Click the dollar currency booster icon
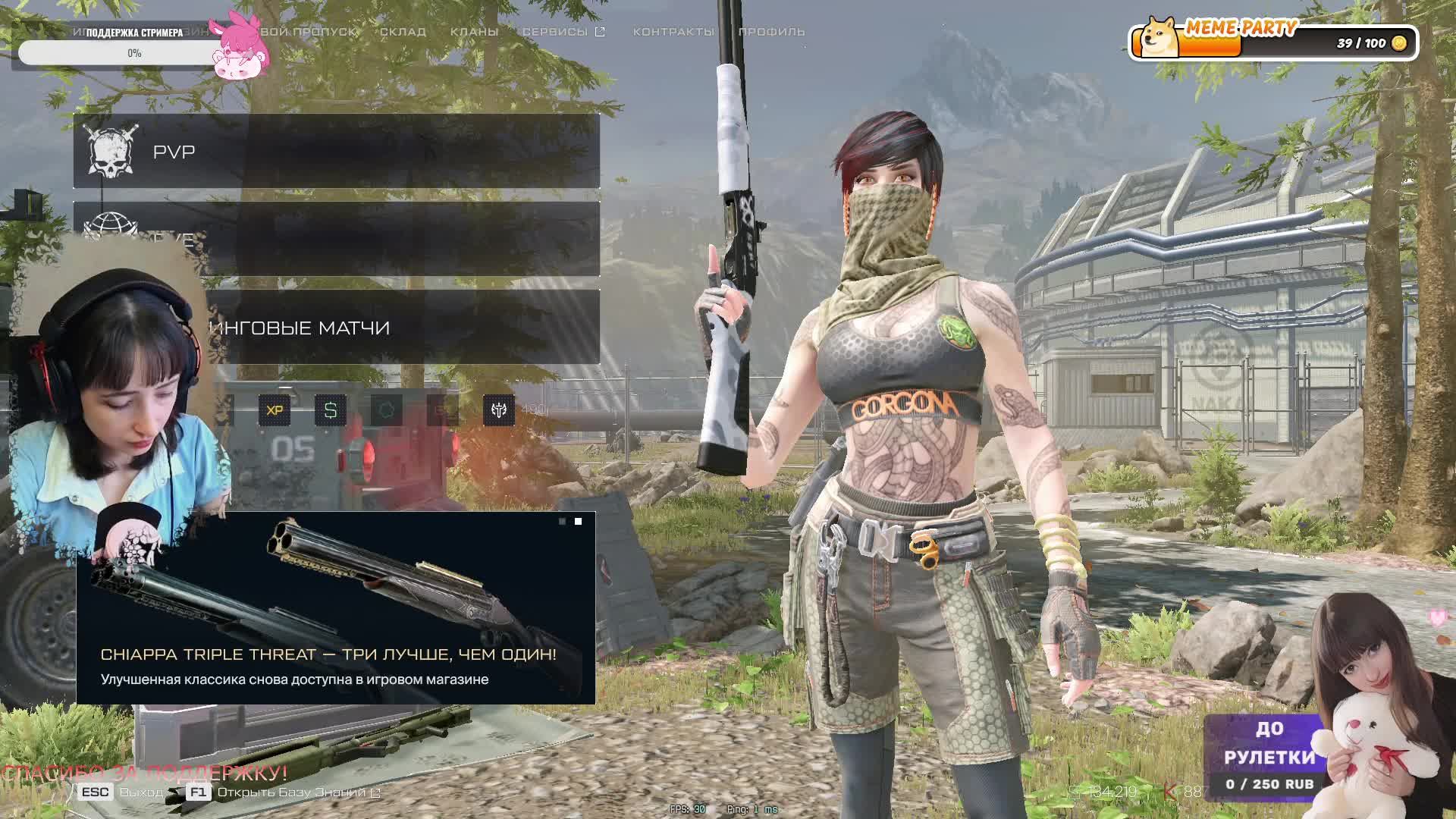 [x=331, y=410]
